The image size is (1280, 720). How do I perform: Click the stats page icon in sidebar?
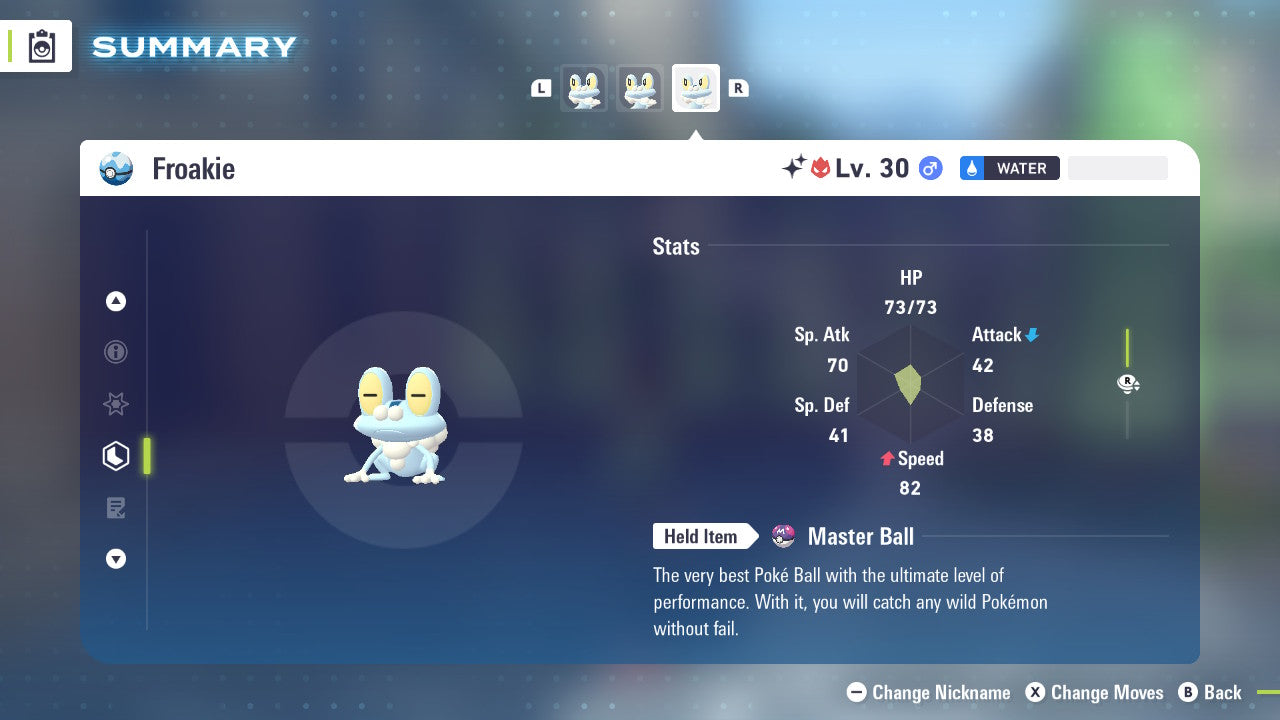pyautogui.click(x=115, y=455)
